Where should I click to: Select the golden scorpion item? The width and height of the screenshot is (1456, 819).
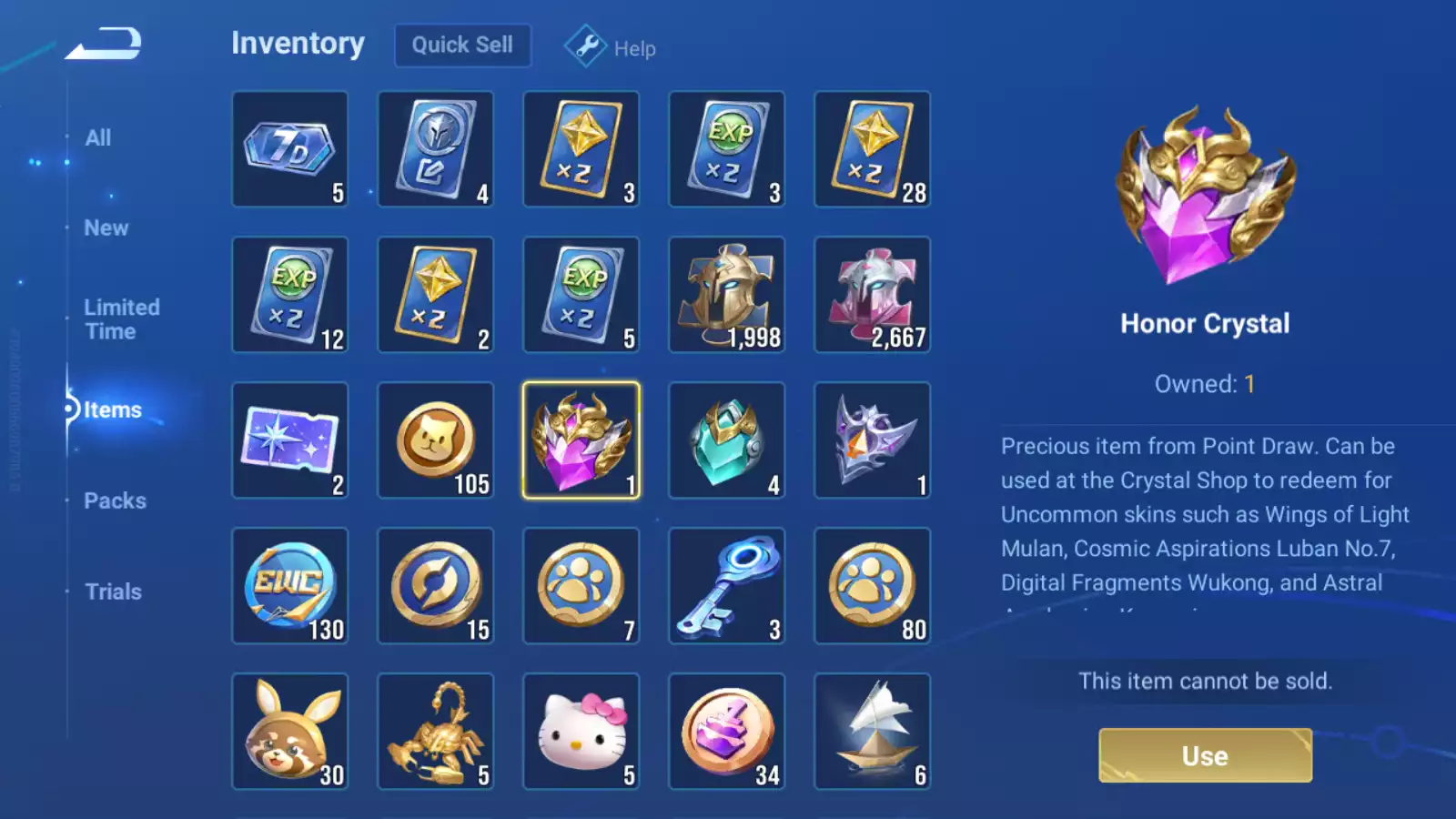coord(436,731)
